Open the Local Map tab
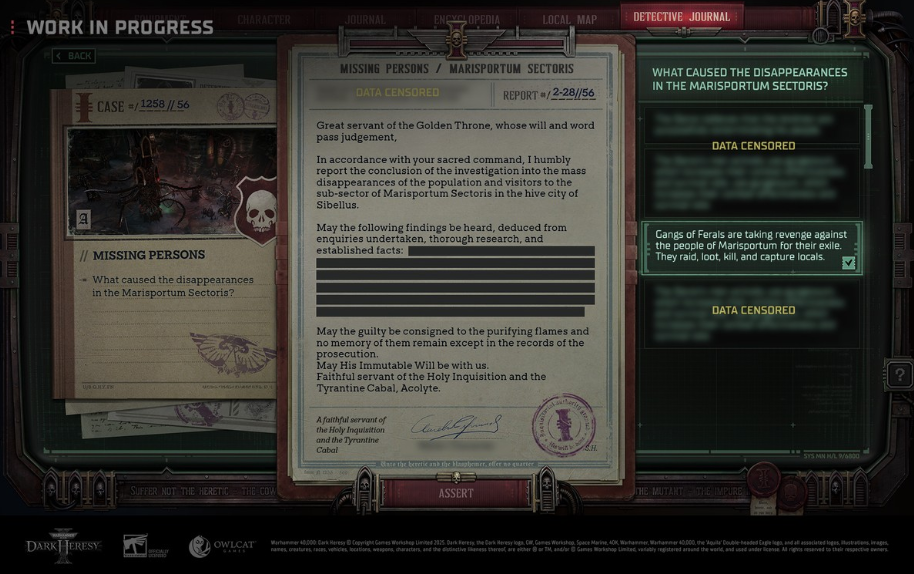This screenshot has width=914, height=574. tap(569, 19)
